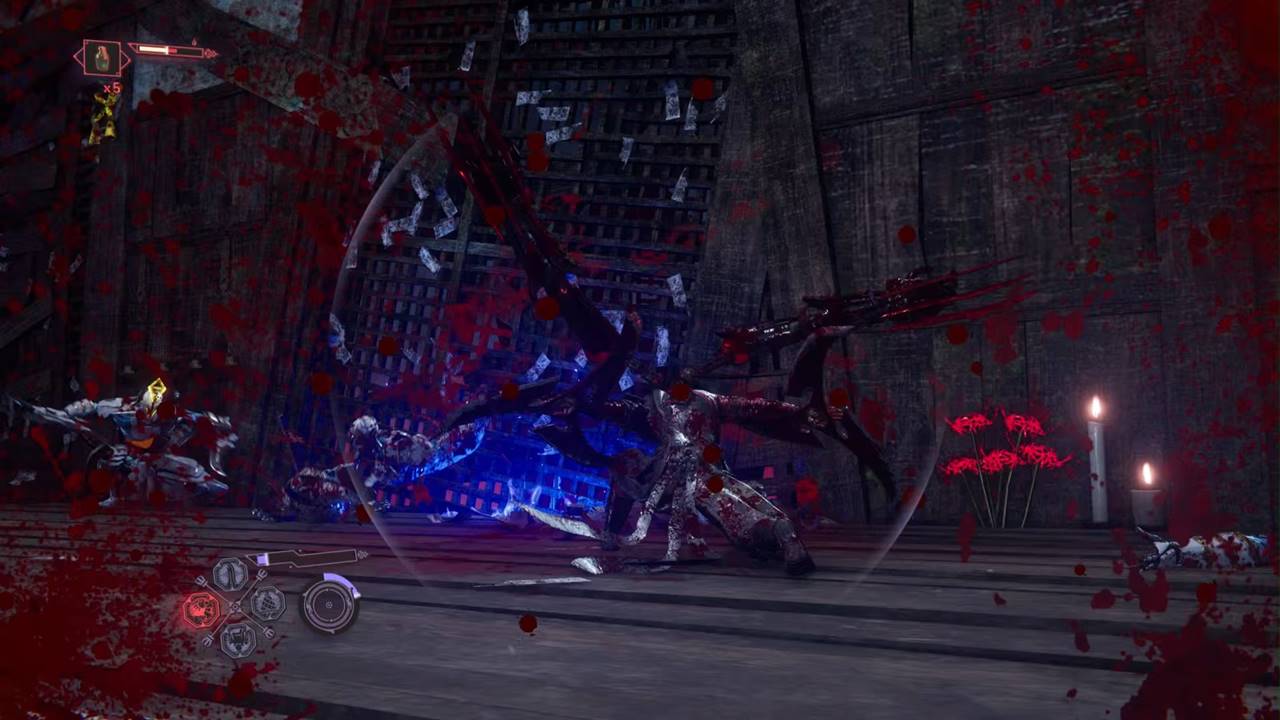This screenshot has height=720, width=1280.
Task: Choose the top octagonal skill icon
Action: pos(231,574)
